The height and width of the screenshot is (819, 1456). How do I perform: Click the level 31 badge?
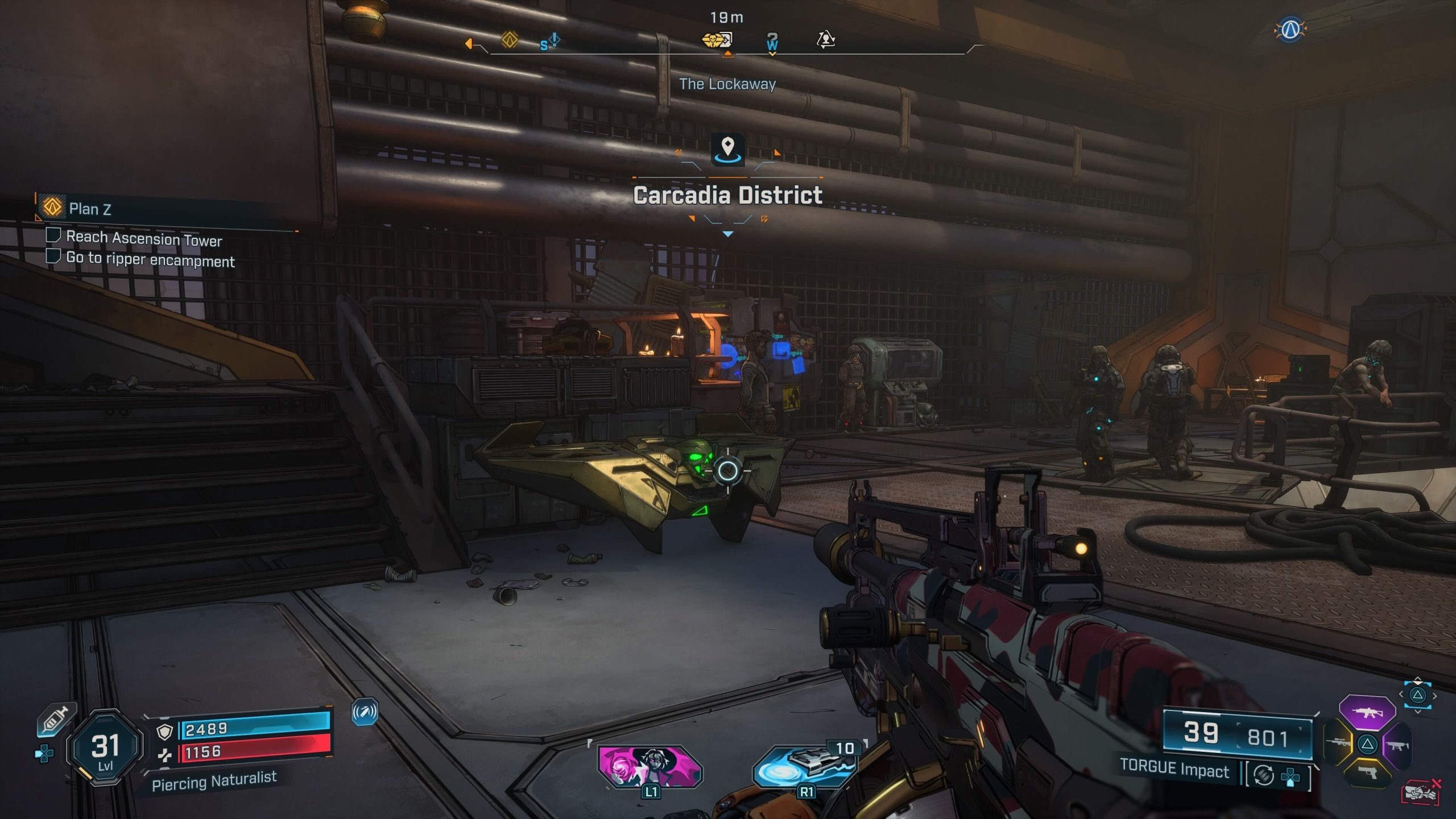(x=105, y=748)
